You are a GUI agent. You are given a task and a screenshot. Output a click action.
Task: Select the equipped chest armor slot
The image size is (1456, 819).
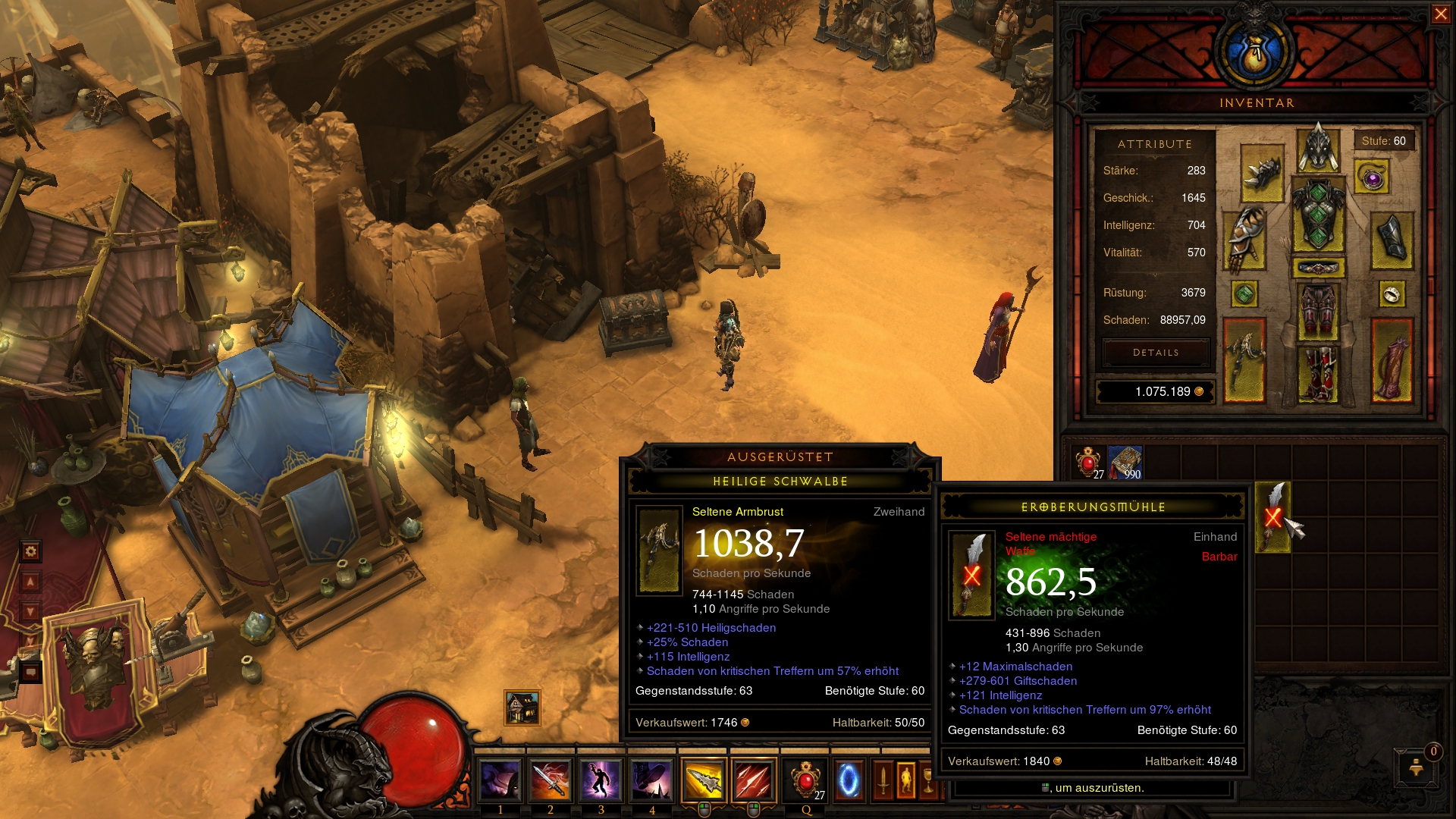[1318, 216]
